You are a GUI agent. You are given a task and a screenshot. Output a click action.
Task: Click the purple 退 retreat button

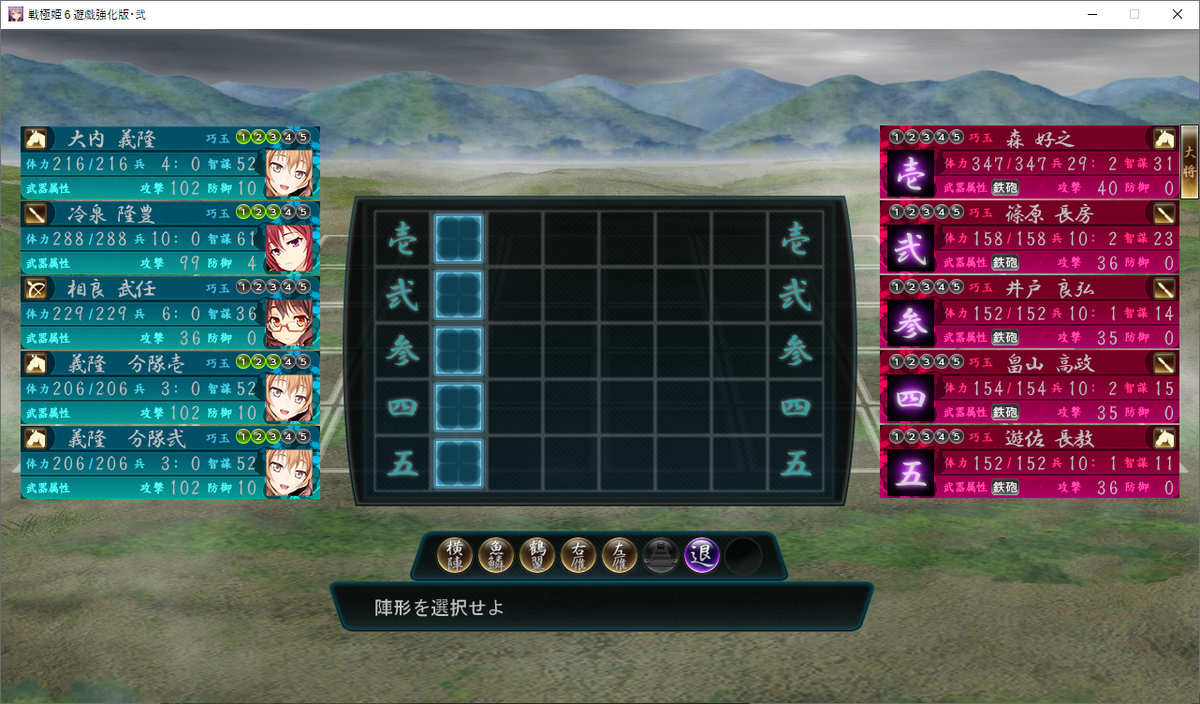coord(702,555)
